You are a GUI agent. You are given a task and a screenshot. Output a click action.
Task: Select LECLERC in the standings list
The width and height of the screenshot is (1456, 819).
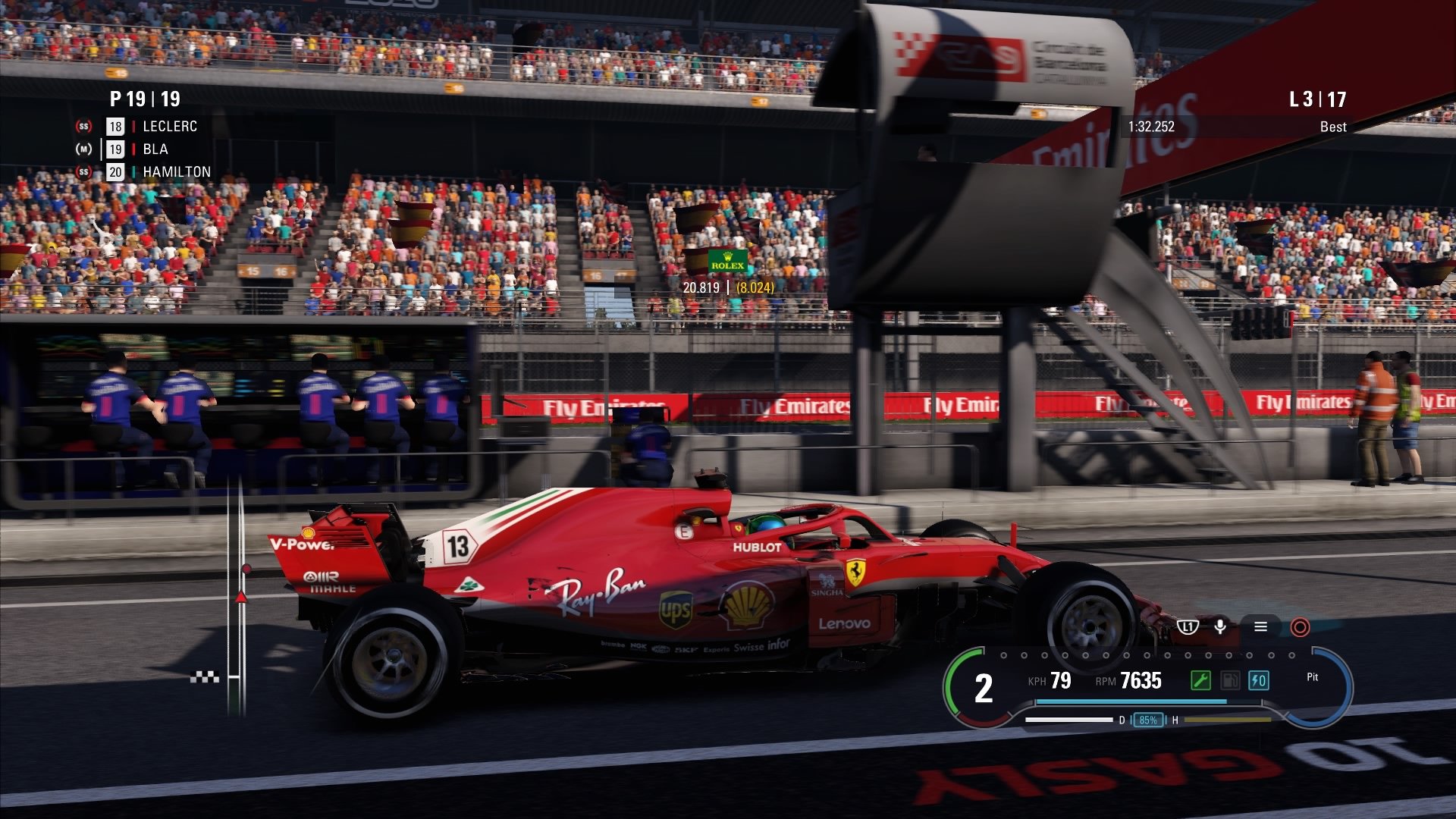click(x=170, y=127)
